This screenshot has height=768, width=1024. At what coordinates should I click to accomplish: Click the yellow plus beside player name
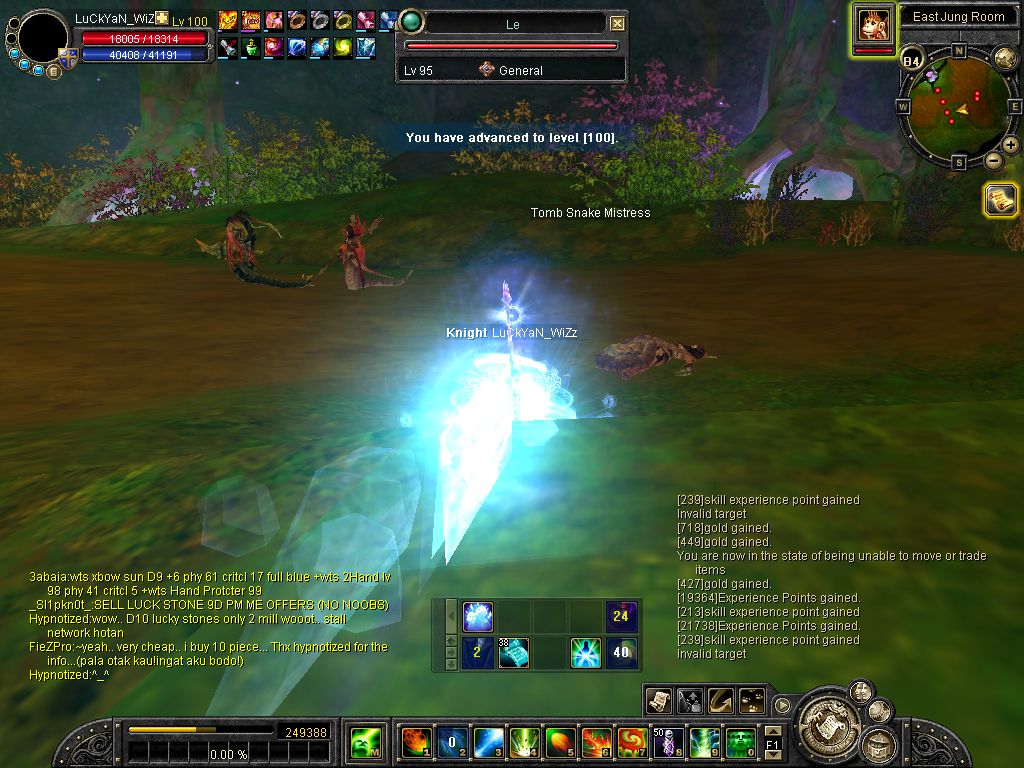(161, 19)
